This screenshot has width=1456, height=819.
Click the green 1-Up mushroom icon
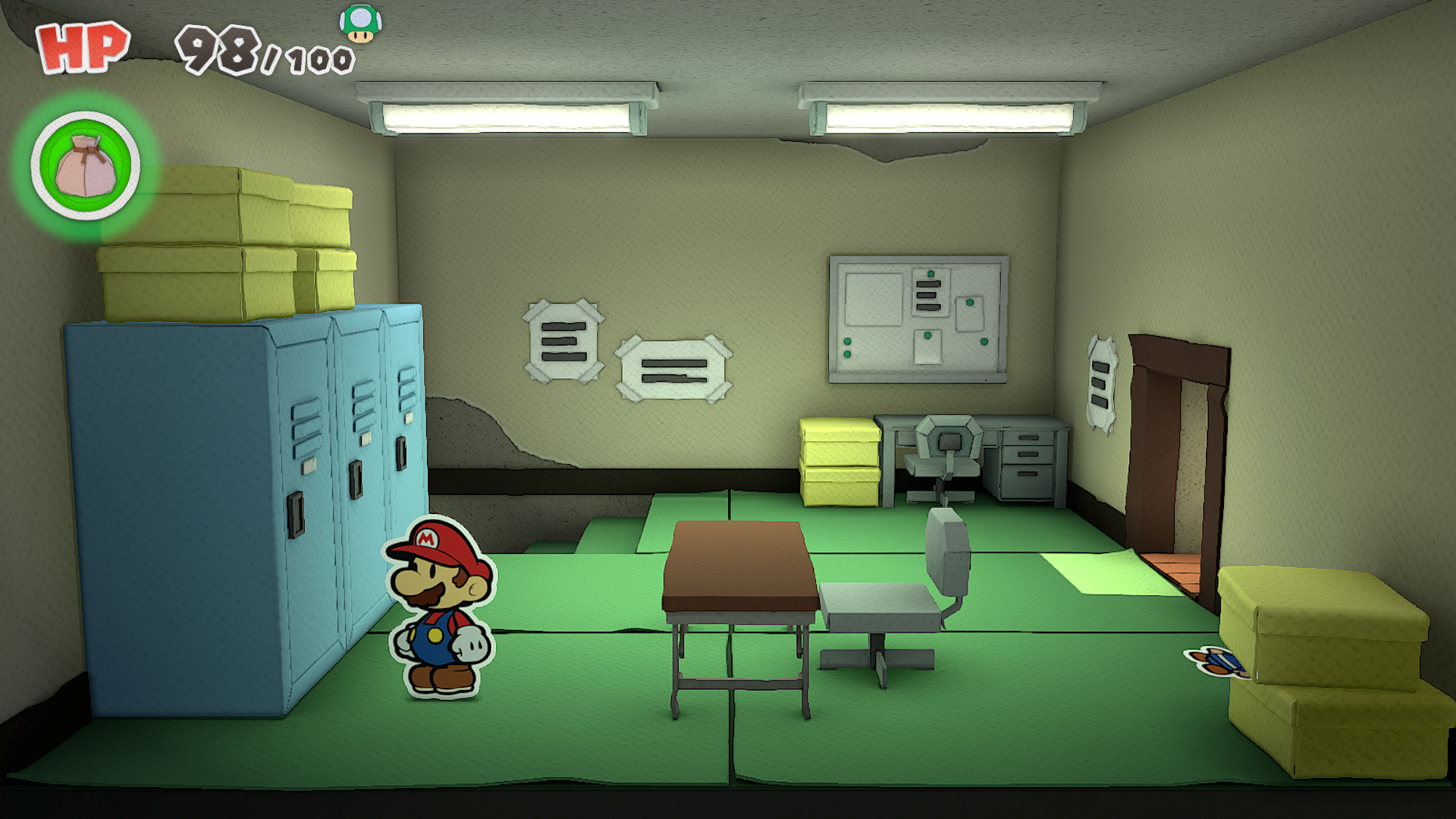(x=360, y=23)
